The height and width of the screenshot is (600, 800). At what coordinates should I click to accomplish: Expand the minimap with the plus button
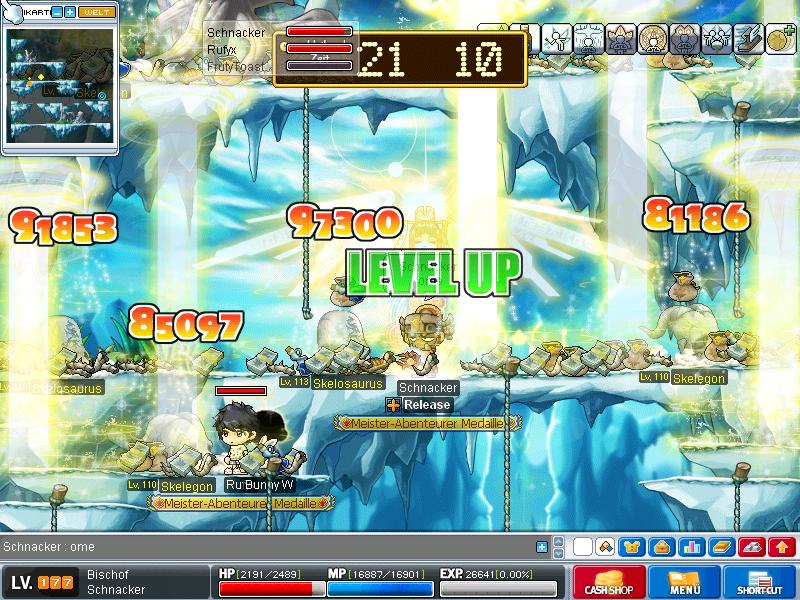coord(71,11)
